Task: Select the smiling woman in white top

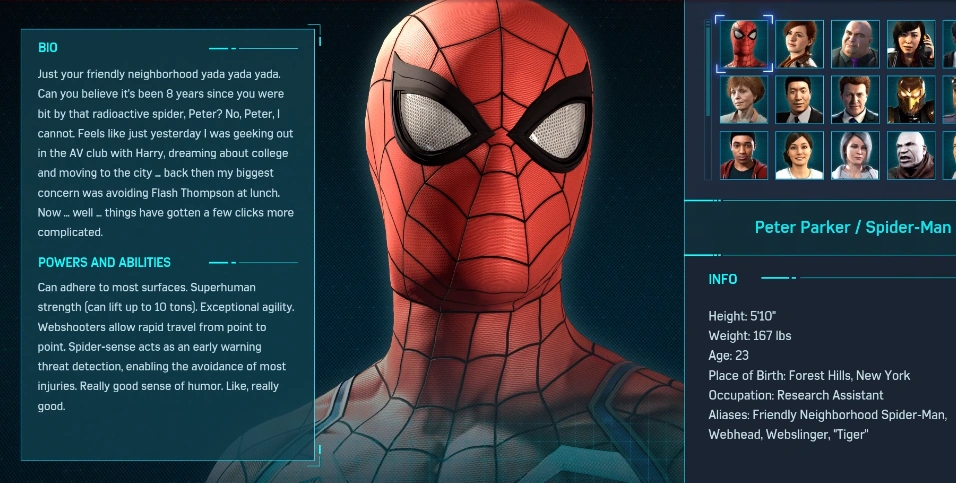Action: pos(799,155)
